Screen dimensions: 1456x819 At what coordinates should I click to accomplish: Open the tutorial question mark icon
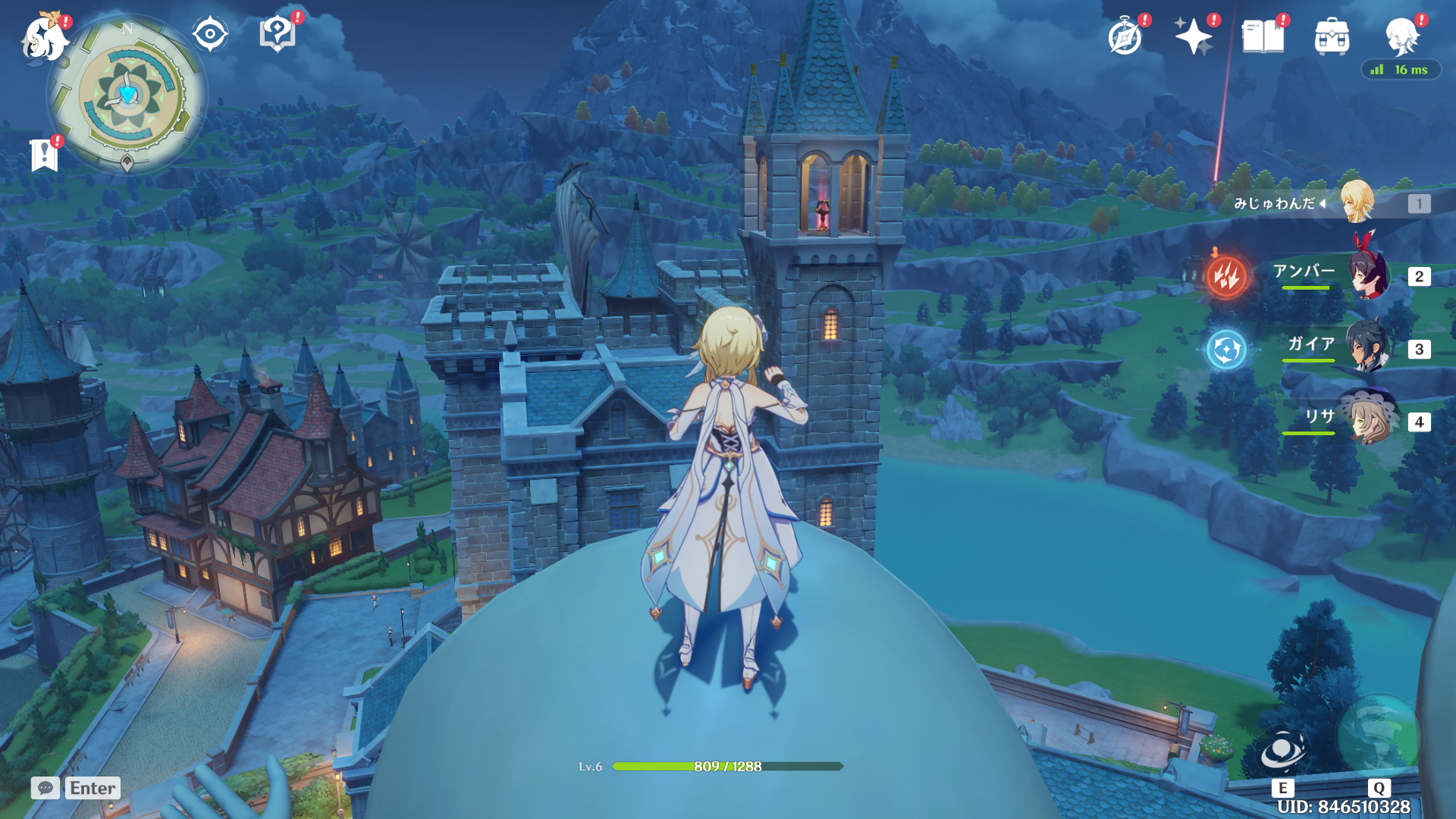pyautogui.click(x=277, y=35)
